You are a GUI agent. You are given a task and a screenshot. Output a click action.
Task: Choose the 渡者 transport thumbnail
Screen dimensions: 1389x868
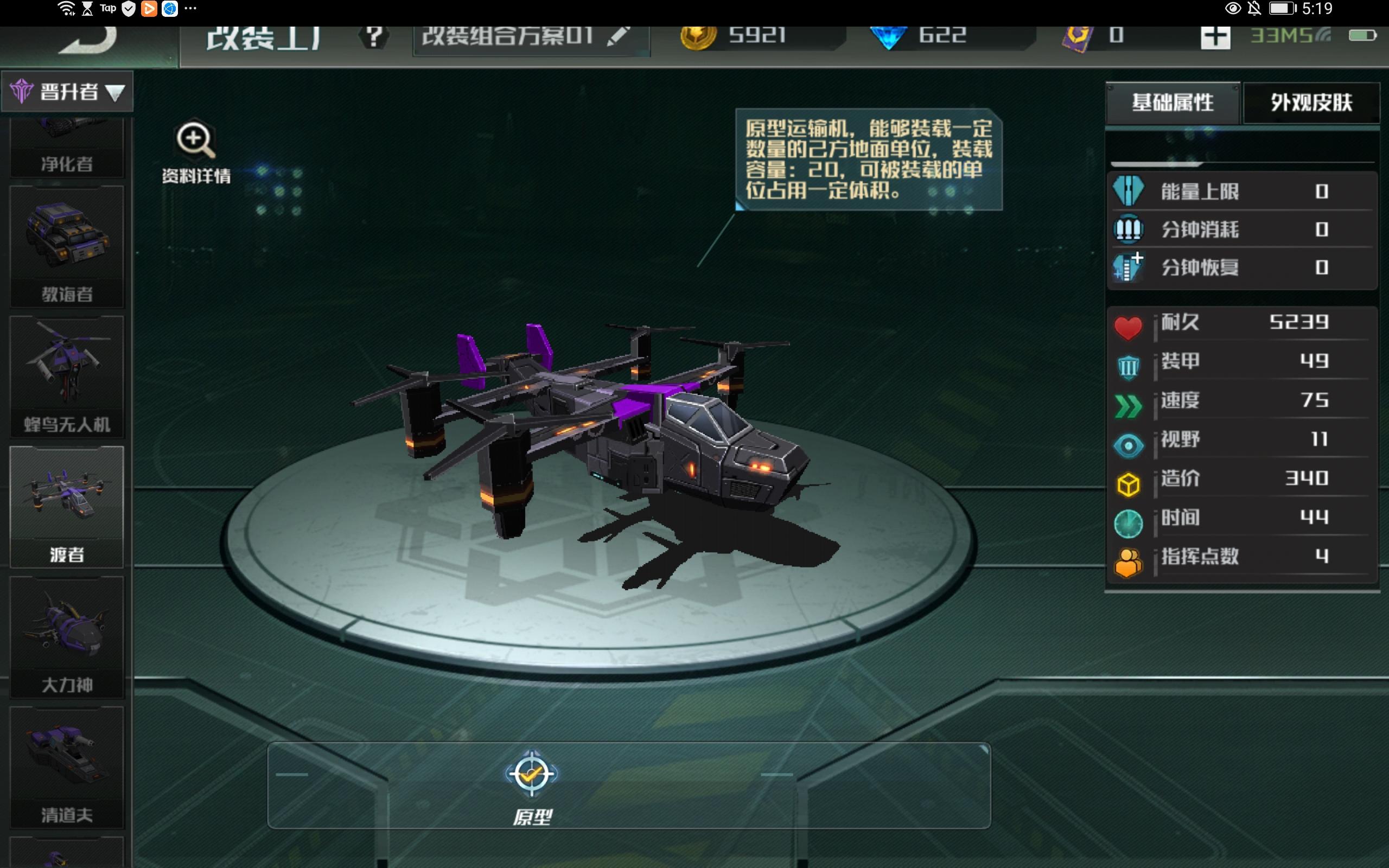[x=67, y=506]
